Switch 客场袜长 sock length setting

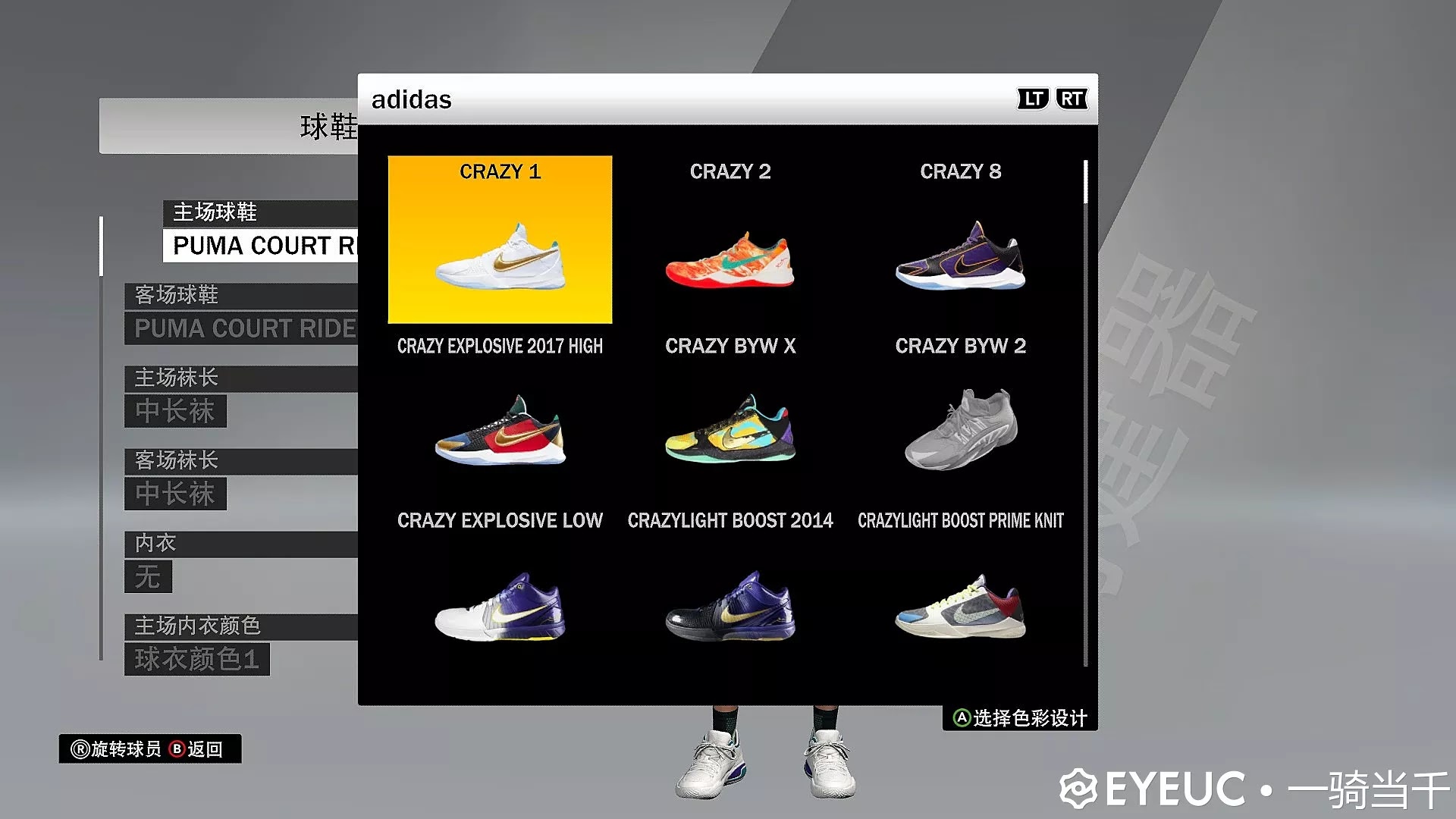[176, 494]
